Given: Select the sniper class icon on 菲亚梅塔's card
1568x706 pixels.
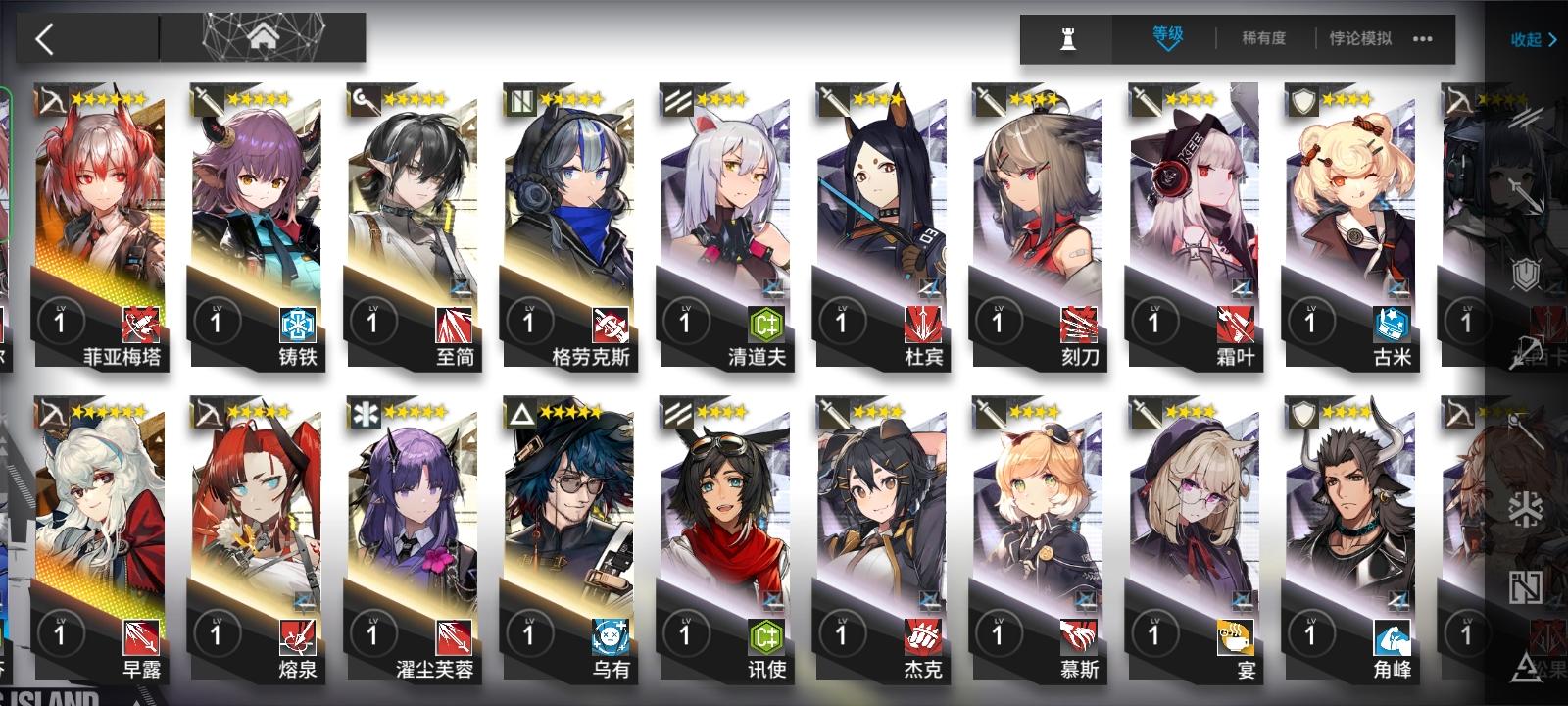Looking at the screenshot, I should click(x=51, y=100).
